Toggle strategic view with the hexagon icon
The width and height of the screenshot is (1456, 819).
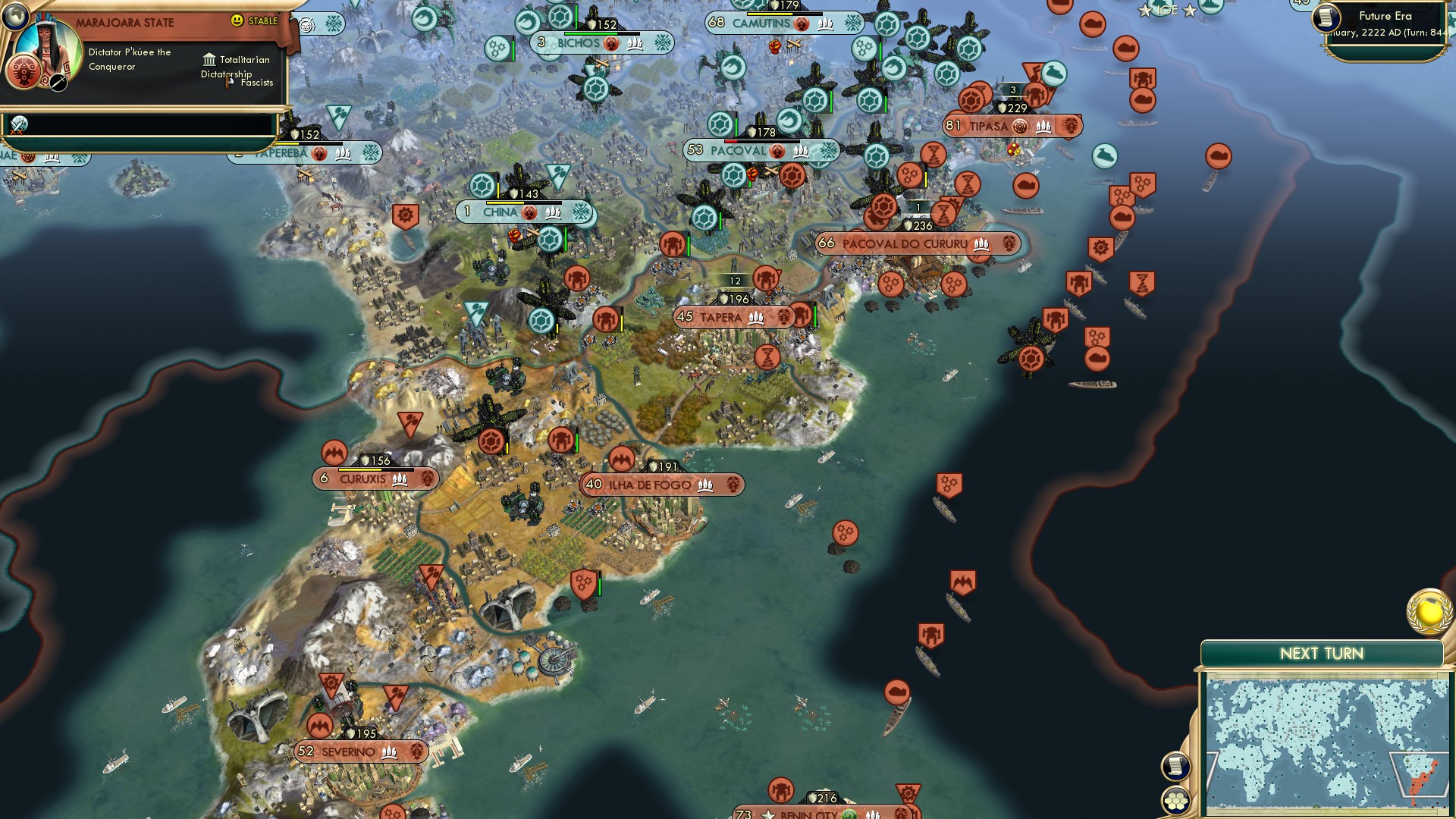[1175, 800]
